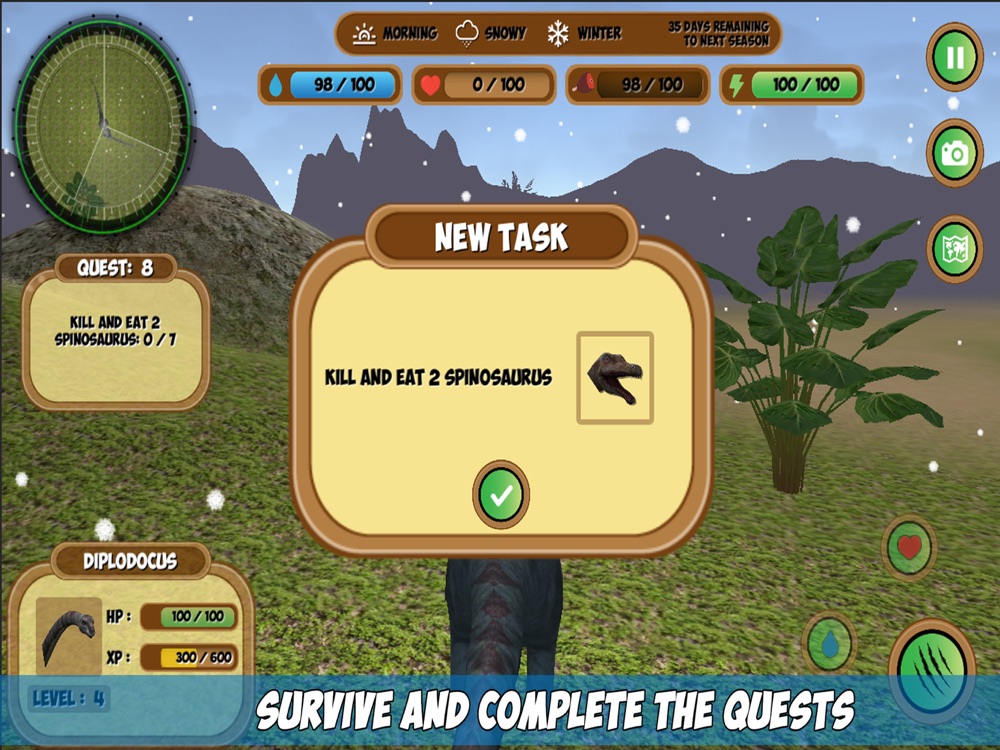Screen dimensions: 1000x750
Task: Select the Diplodocus character portrait
Action: [x=69, y=635]
